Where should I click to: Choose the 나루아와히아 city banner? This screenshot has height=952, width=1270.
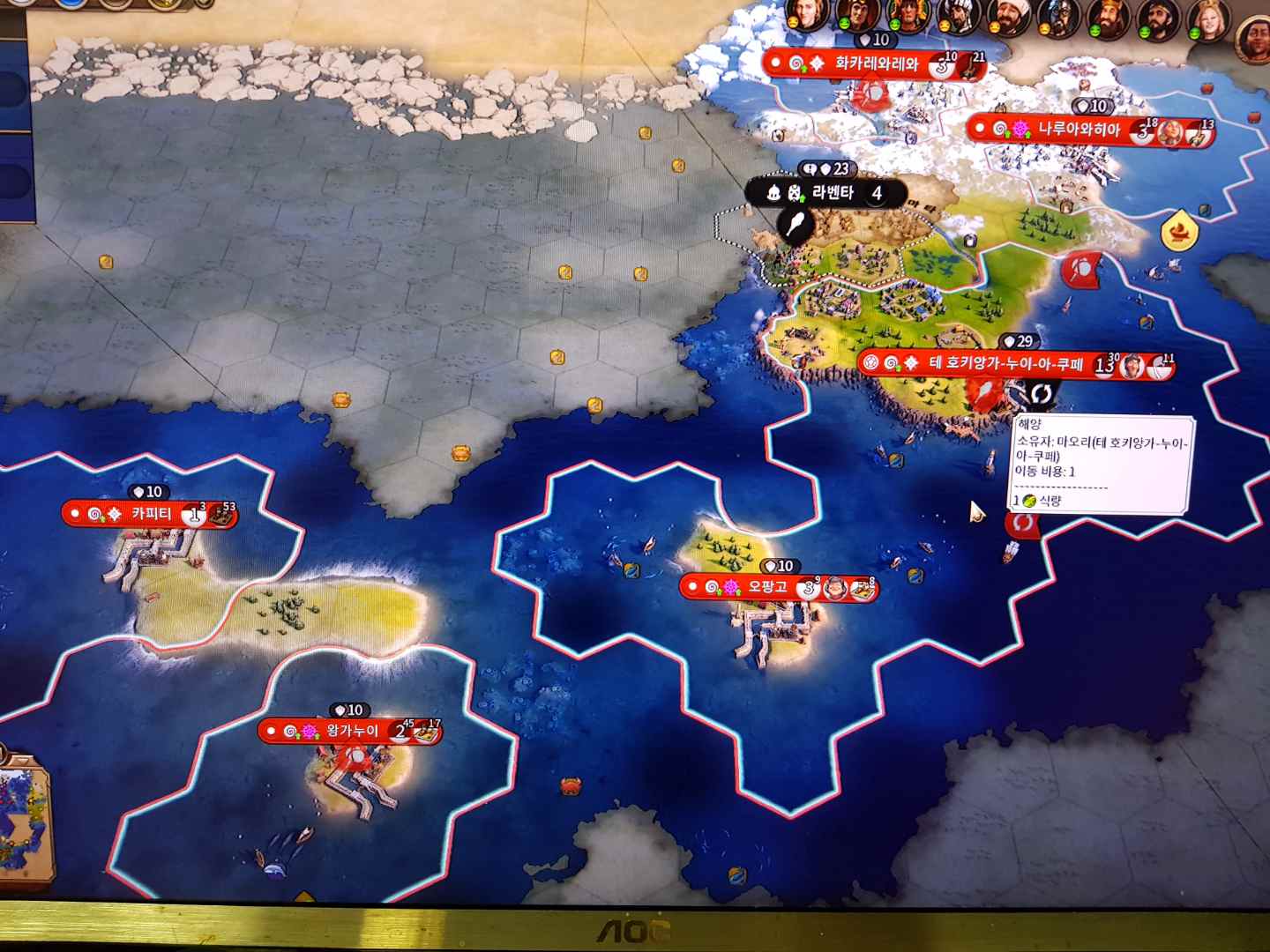pos(1078,130)
